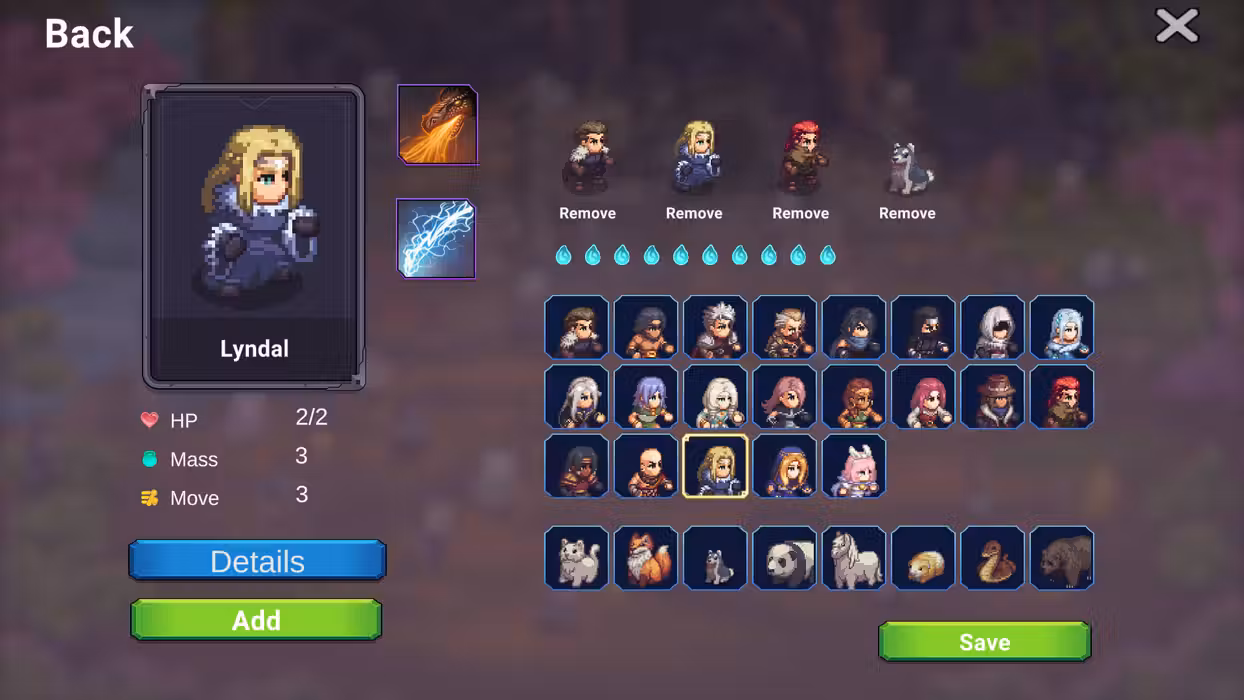Select the fire dragon breath skill icon
Image resolution: width=1244 pixels, height=700 pixels.
pos(437,125)
